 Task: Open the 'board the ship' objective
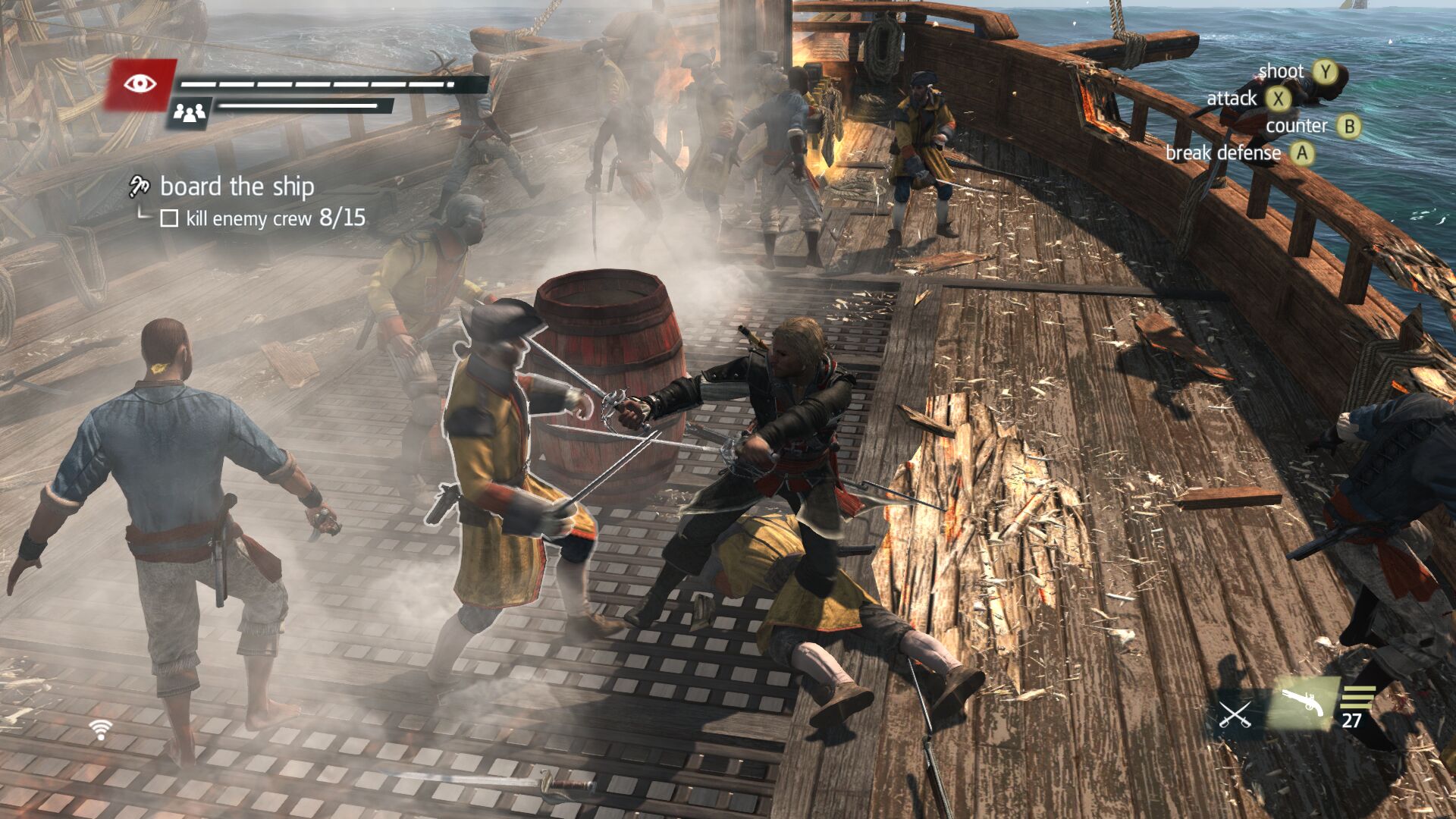[x=237, y=187]
